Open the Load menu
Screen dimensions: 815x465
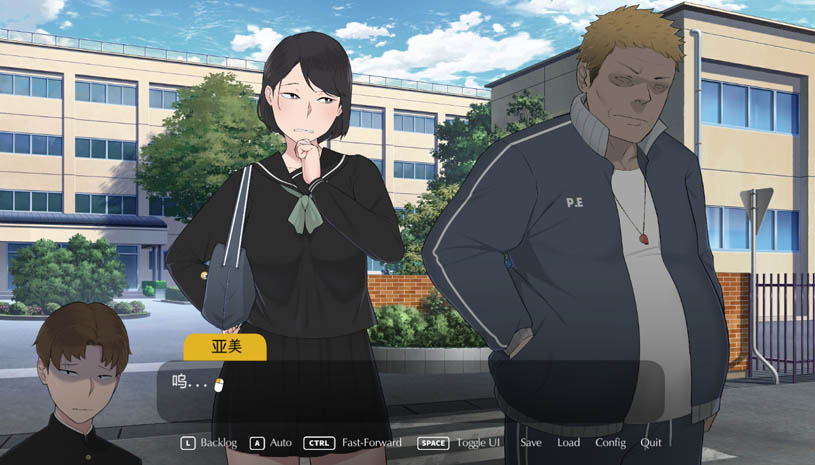point(568,442)
